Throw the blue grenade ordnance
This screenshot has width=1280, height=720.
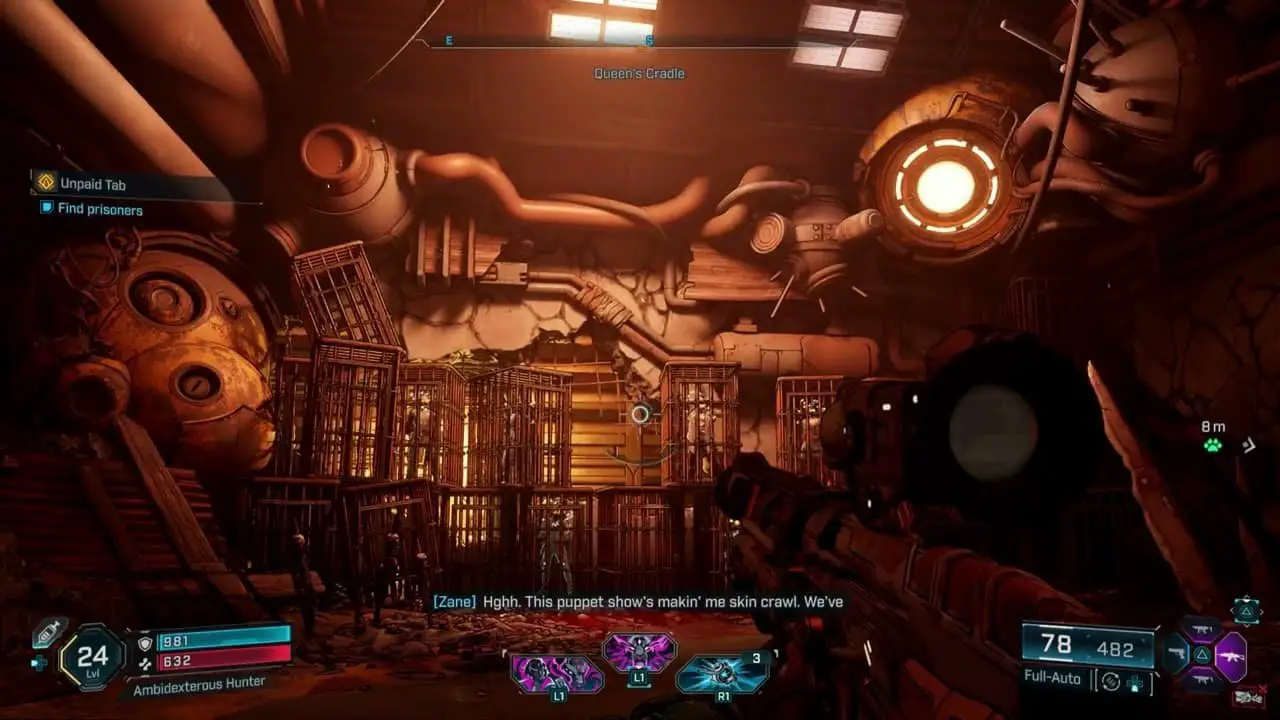point(719,673)
